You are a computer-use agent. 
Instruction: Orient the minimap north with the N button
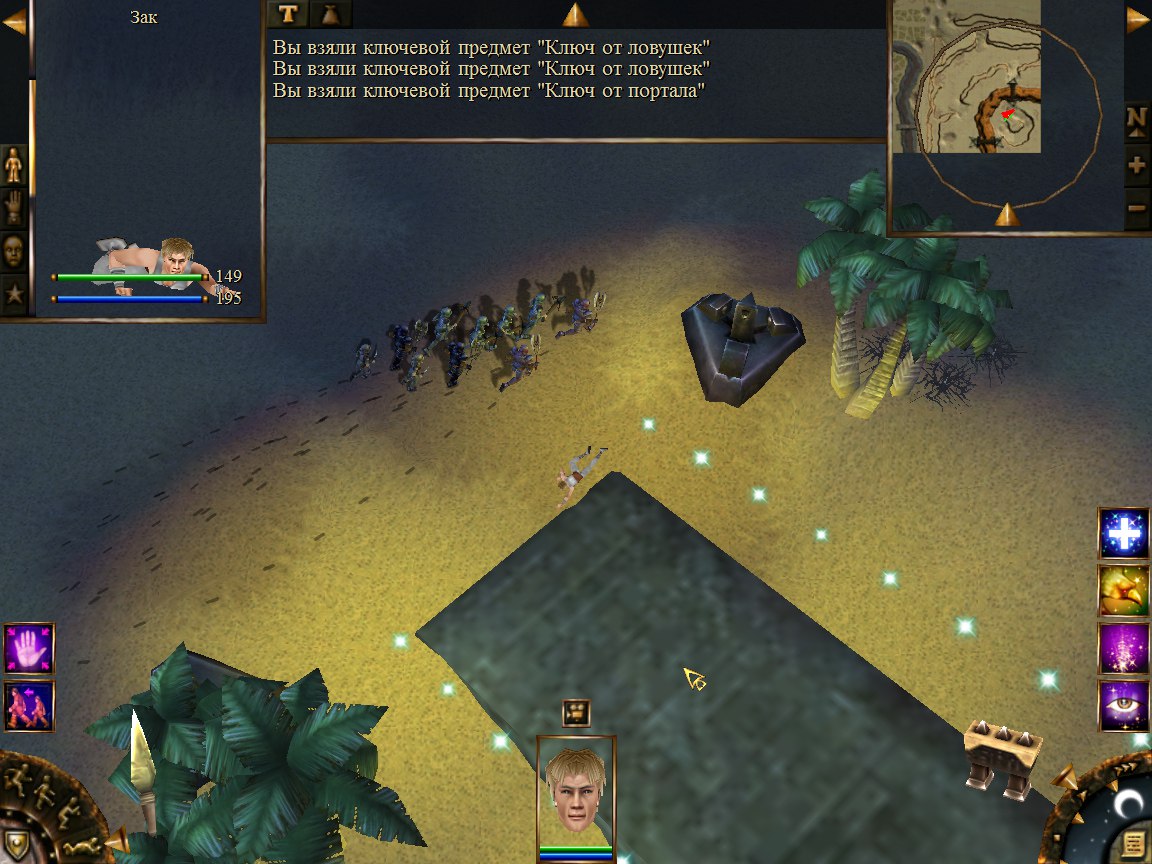pos(1137,119)
